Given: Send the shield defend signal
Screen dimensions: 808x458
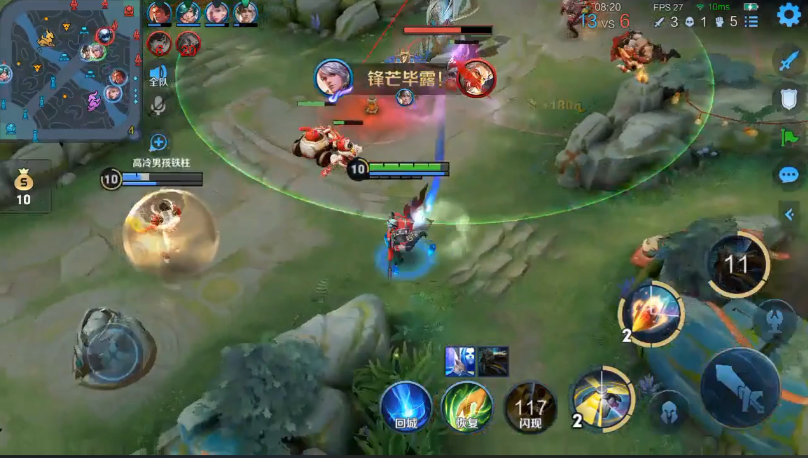Looking at the screenshot, I should pos(789,98).
